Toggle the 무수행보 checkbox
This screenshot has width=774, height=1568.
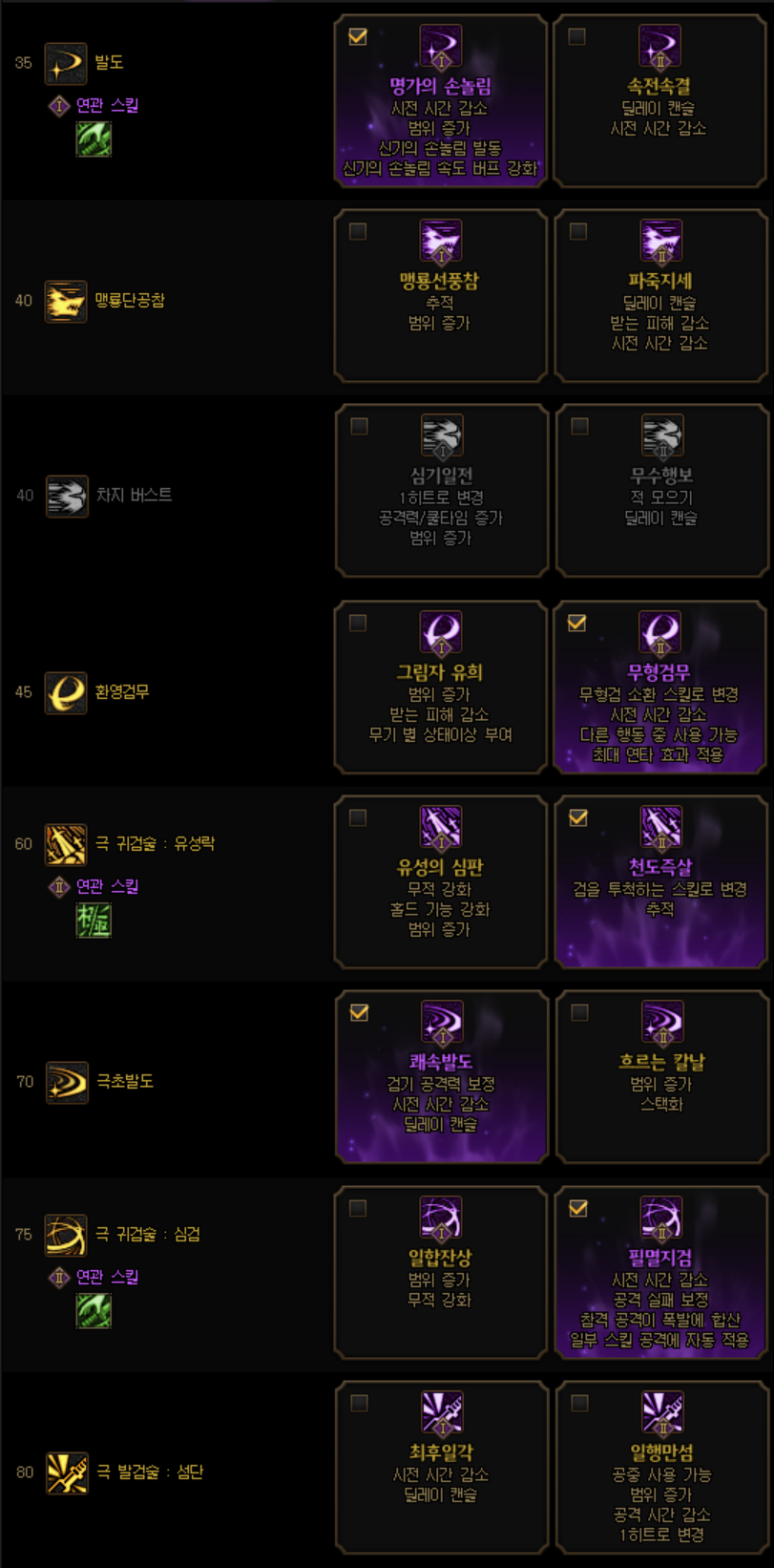pos(578,427)
